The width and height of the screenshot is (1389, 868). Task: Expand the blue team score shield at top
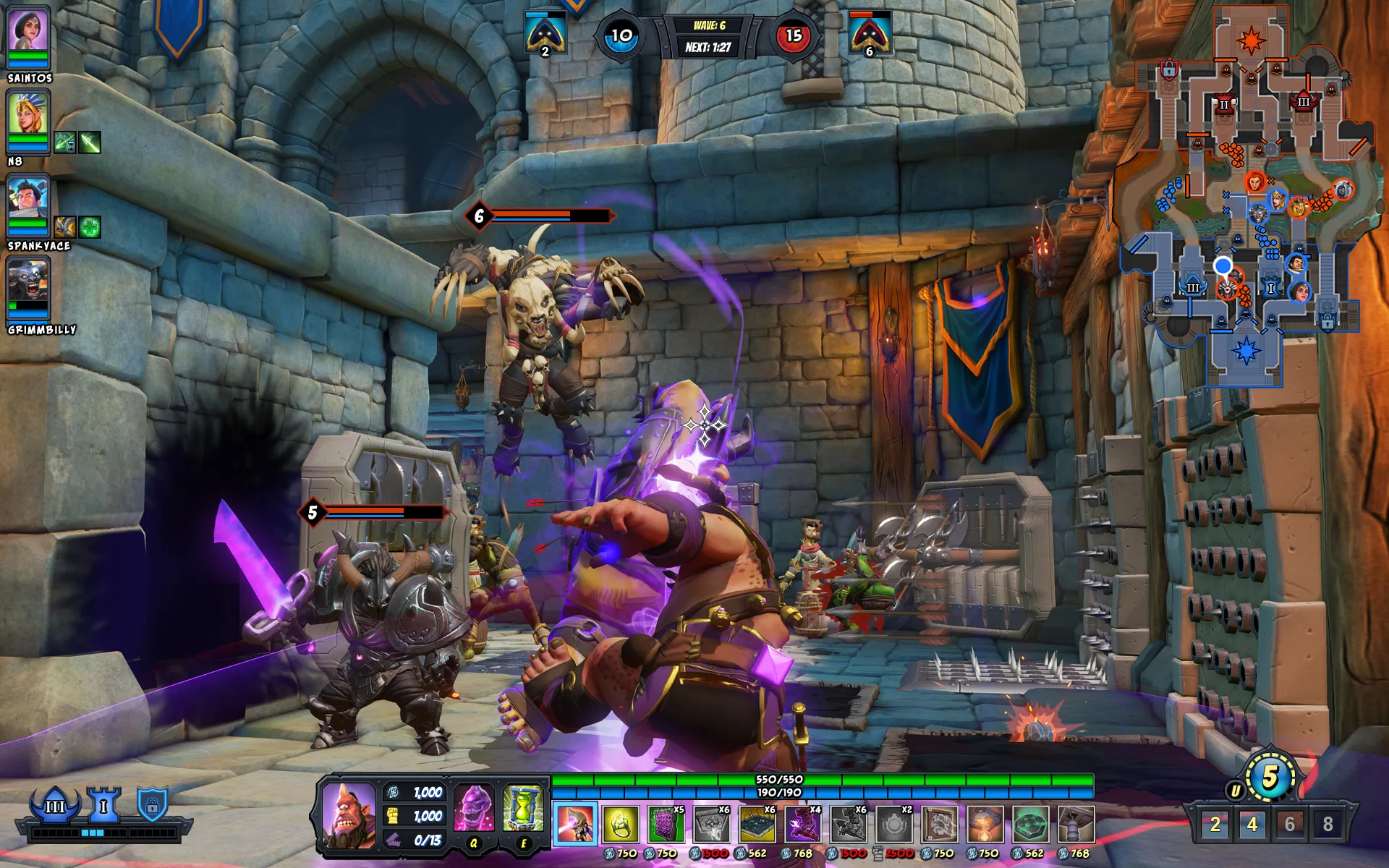click(544, 33)
